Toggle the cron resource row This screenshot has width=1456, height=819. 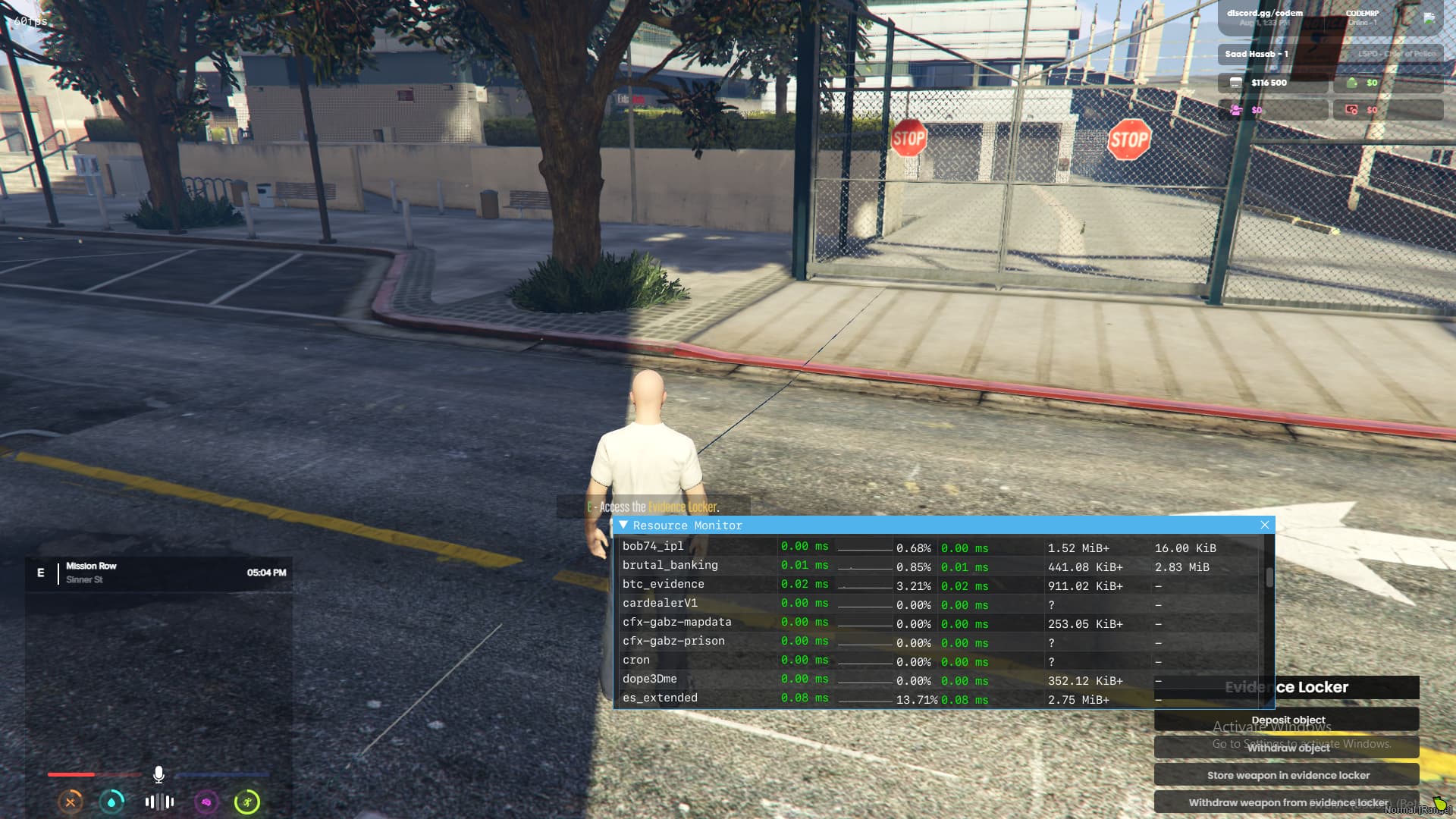pyautogui.click(x=635, y=660)
